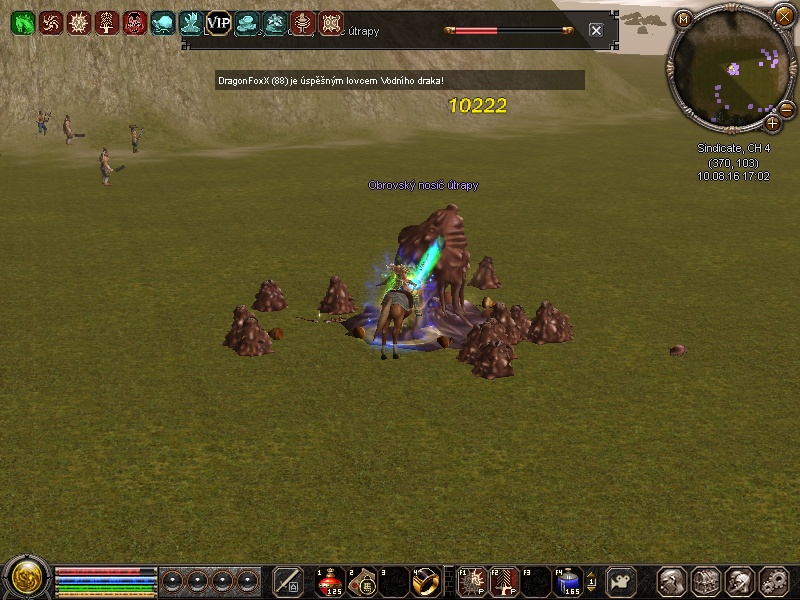Open the world map with the M button
The image size is (800, 600).
coord(683,19)
